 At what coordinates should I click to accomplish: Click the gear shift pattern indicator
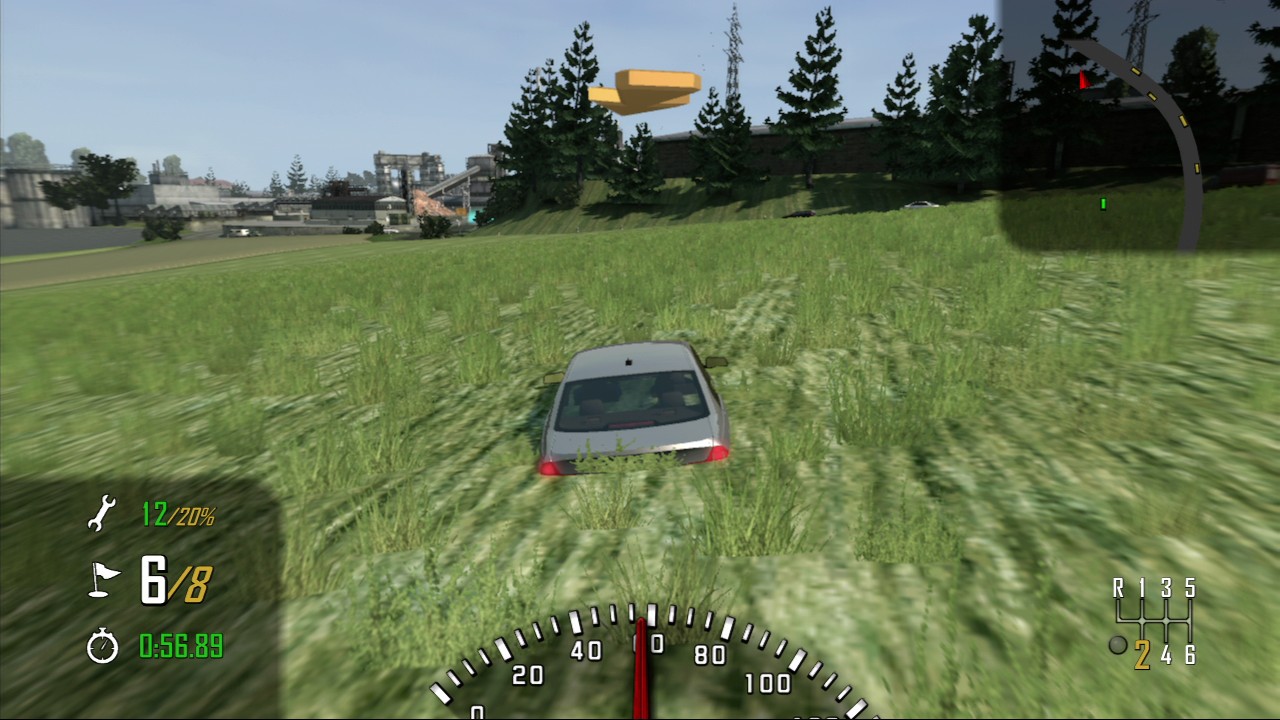point(1154,621)
